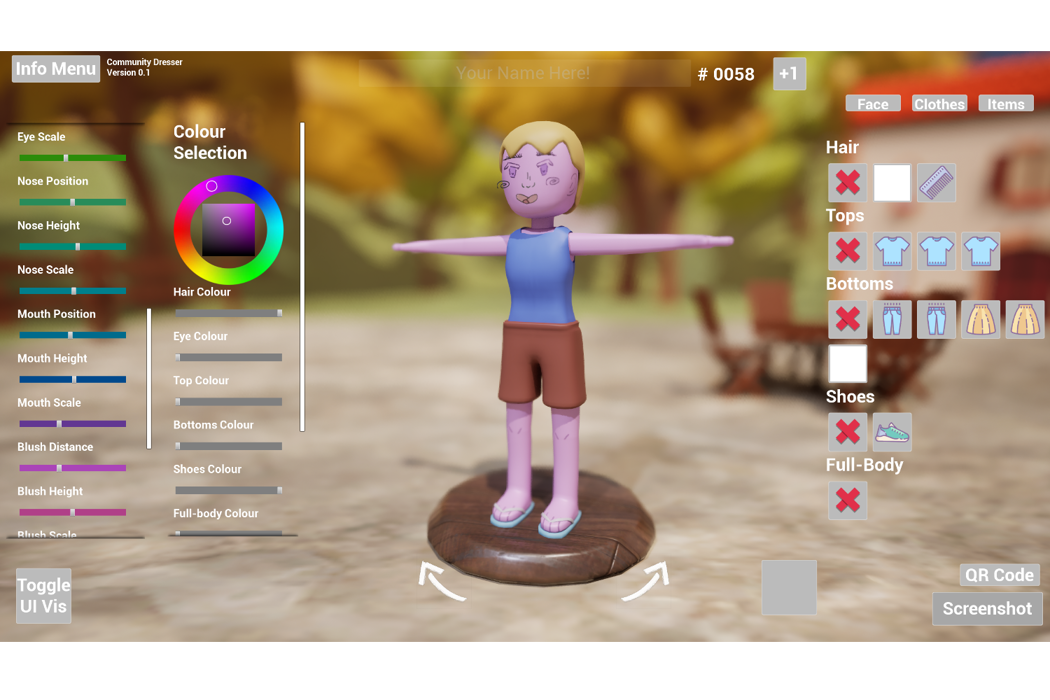Switch to the Face tab
The image size is (1050, 700).
coord(873,104)
